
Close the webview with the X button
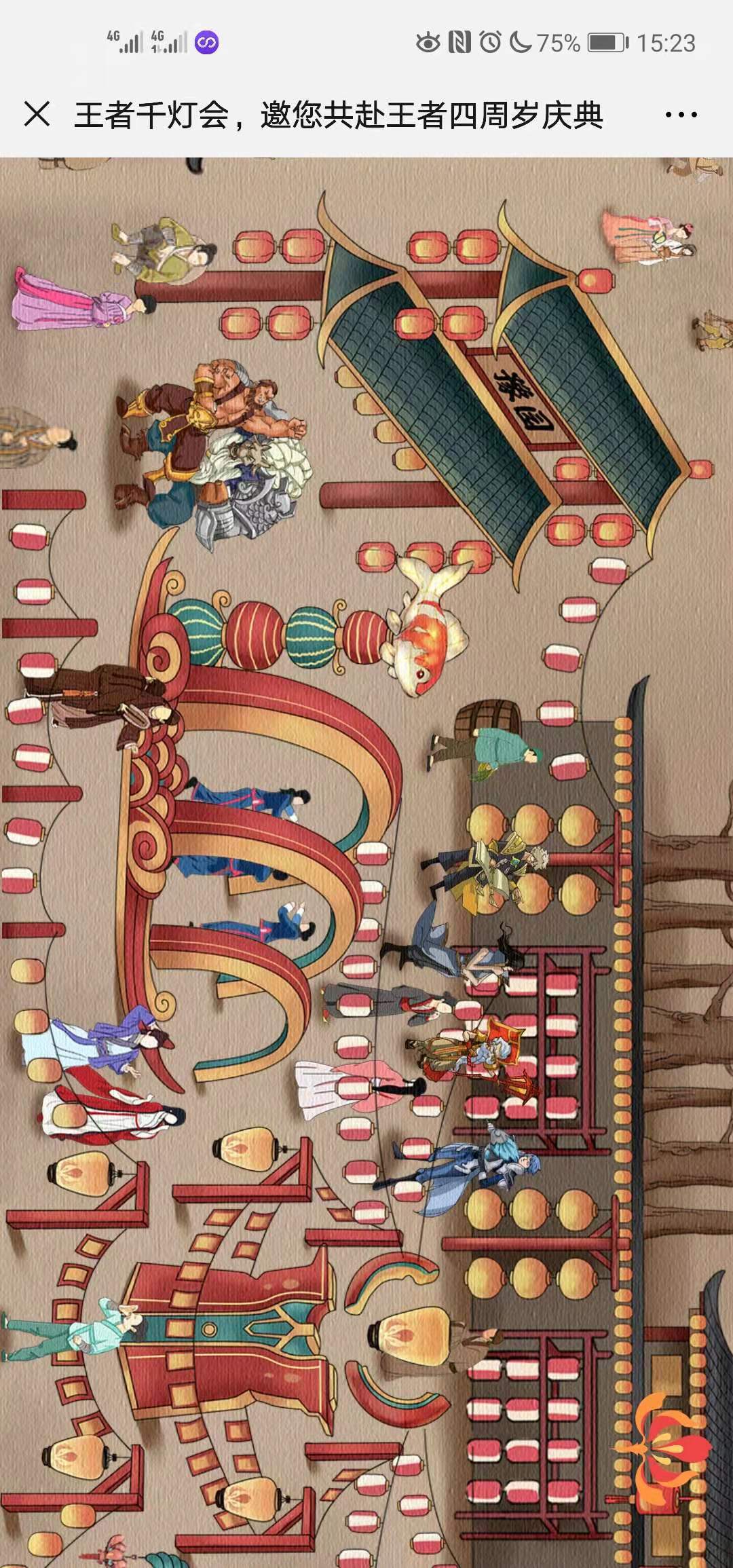[x=37, y=114]
